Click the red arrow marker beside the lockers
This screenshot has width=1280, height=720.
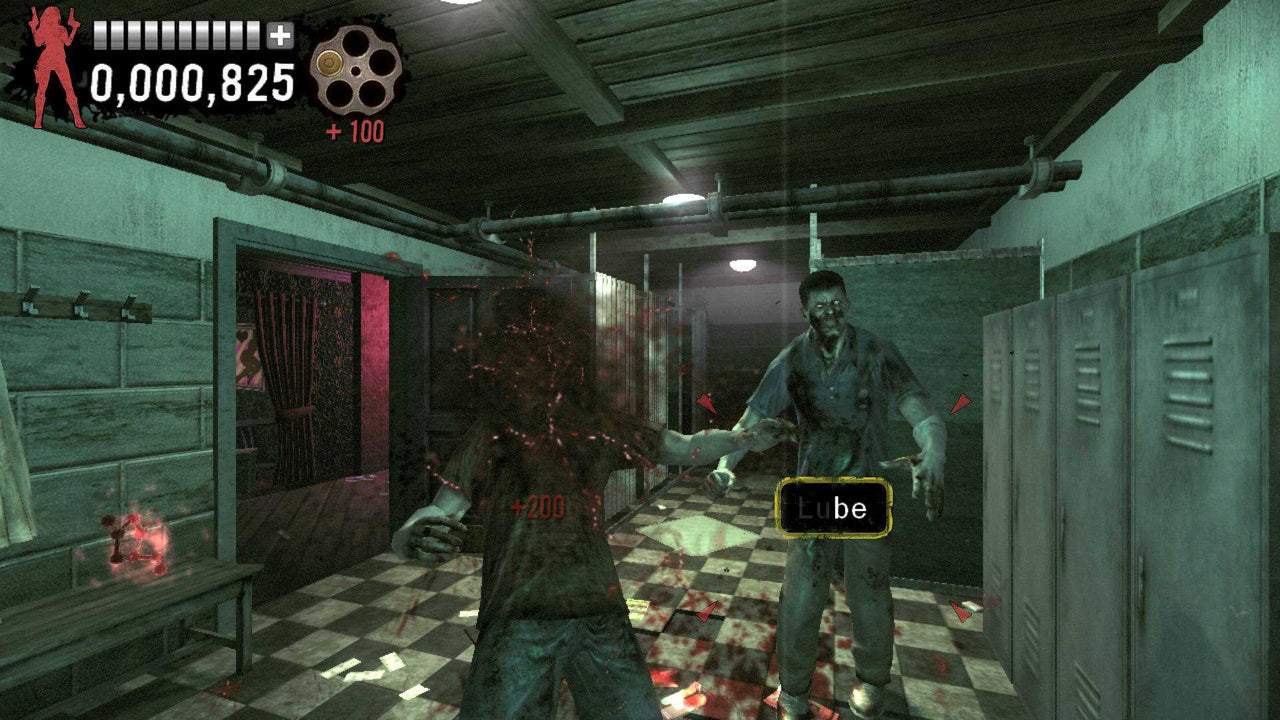coord(960,608)
